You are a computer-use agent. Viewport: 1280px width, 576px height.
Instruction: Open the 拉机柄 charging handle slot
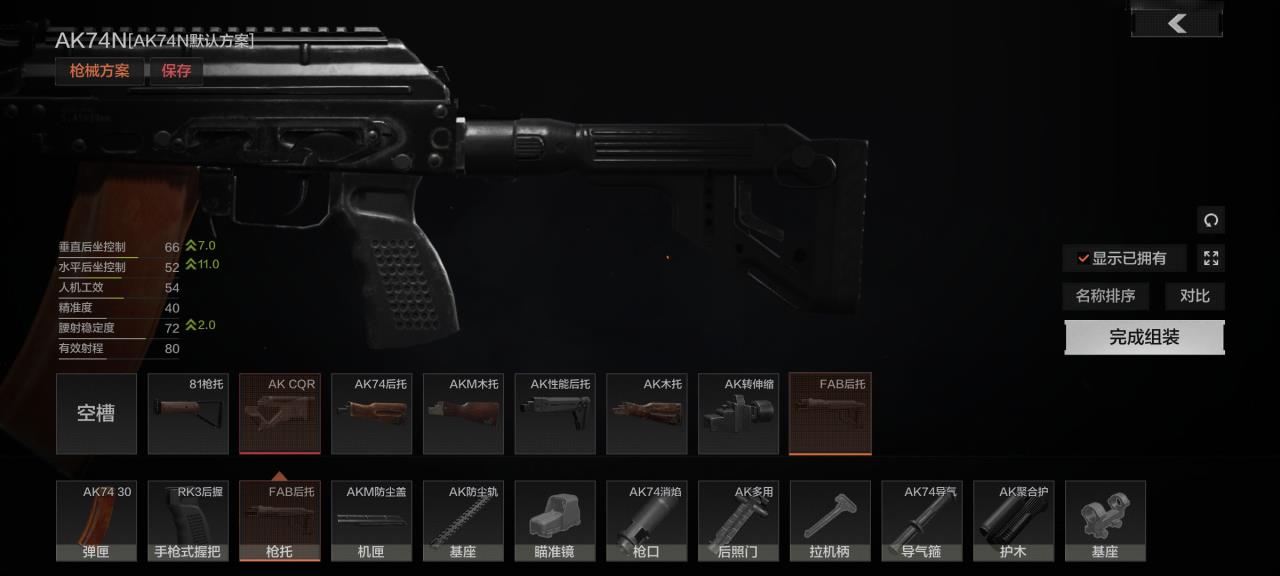click(830, 521)
